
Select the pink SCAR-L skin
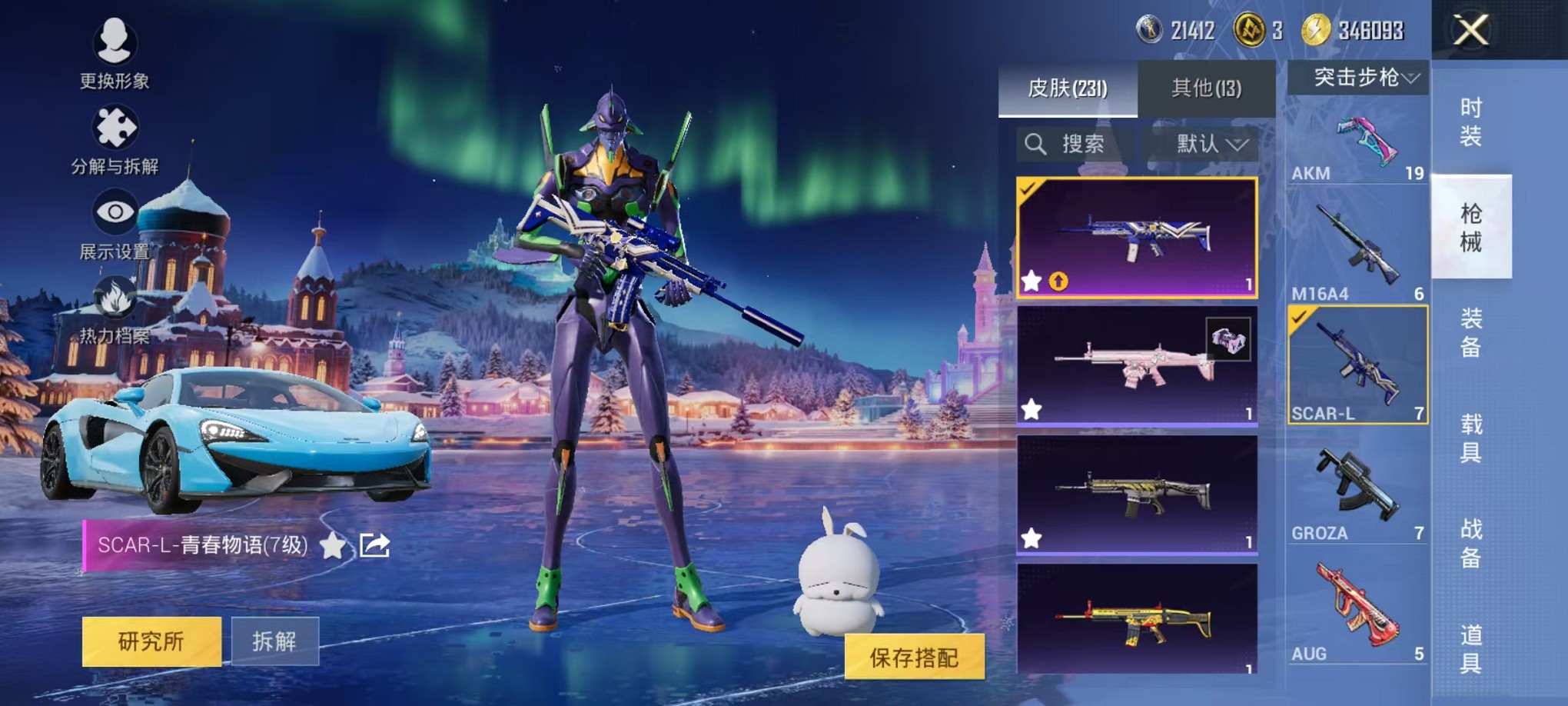click(x=1137, y=365)
